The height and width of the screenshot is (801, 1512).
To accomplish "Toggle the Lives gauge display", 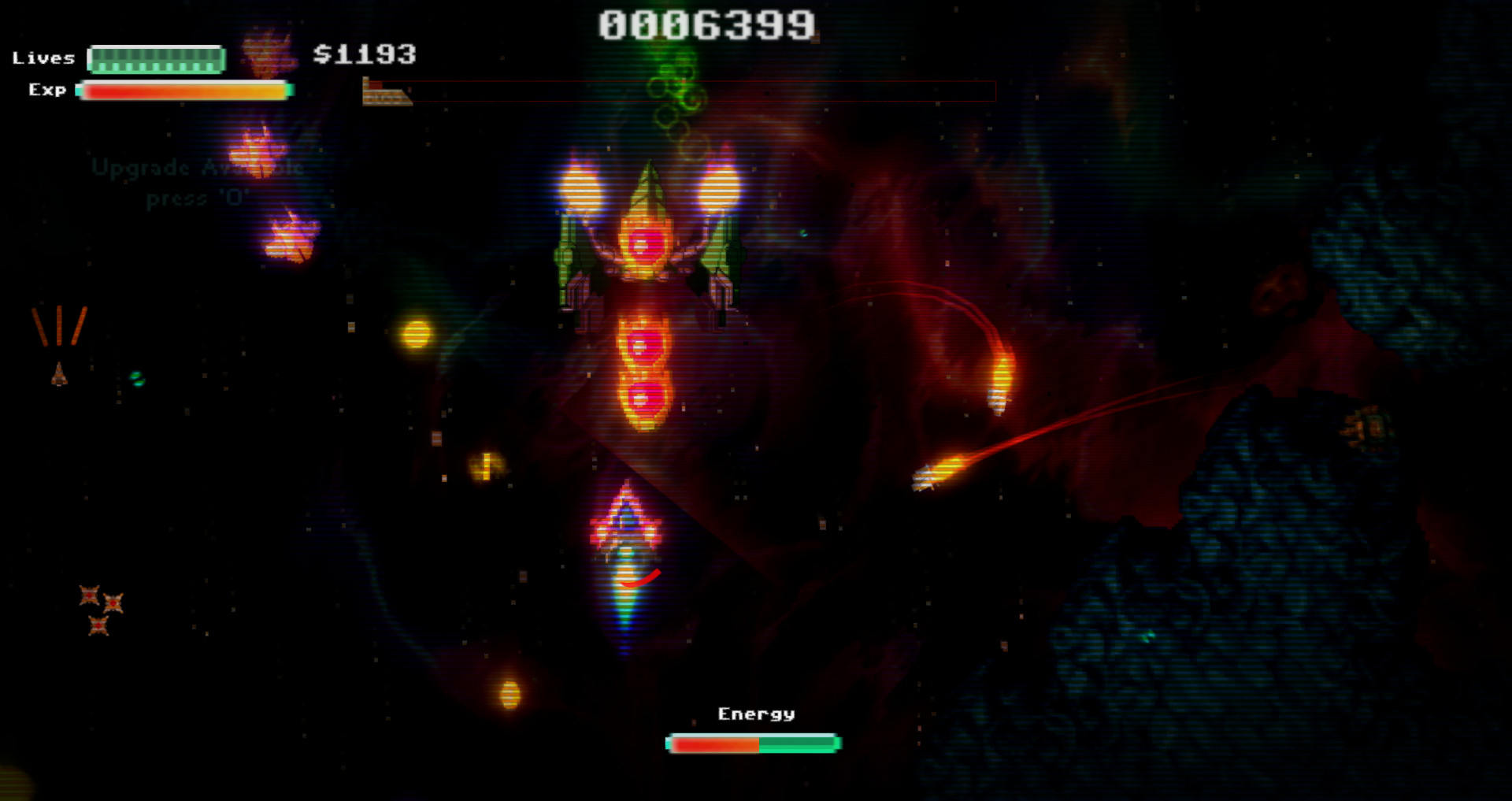I will tap(155, 58).
